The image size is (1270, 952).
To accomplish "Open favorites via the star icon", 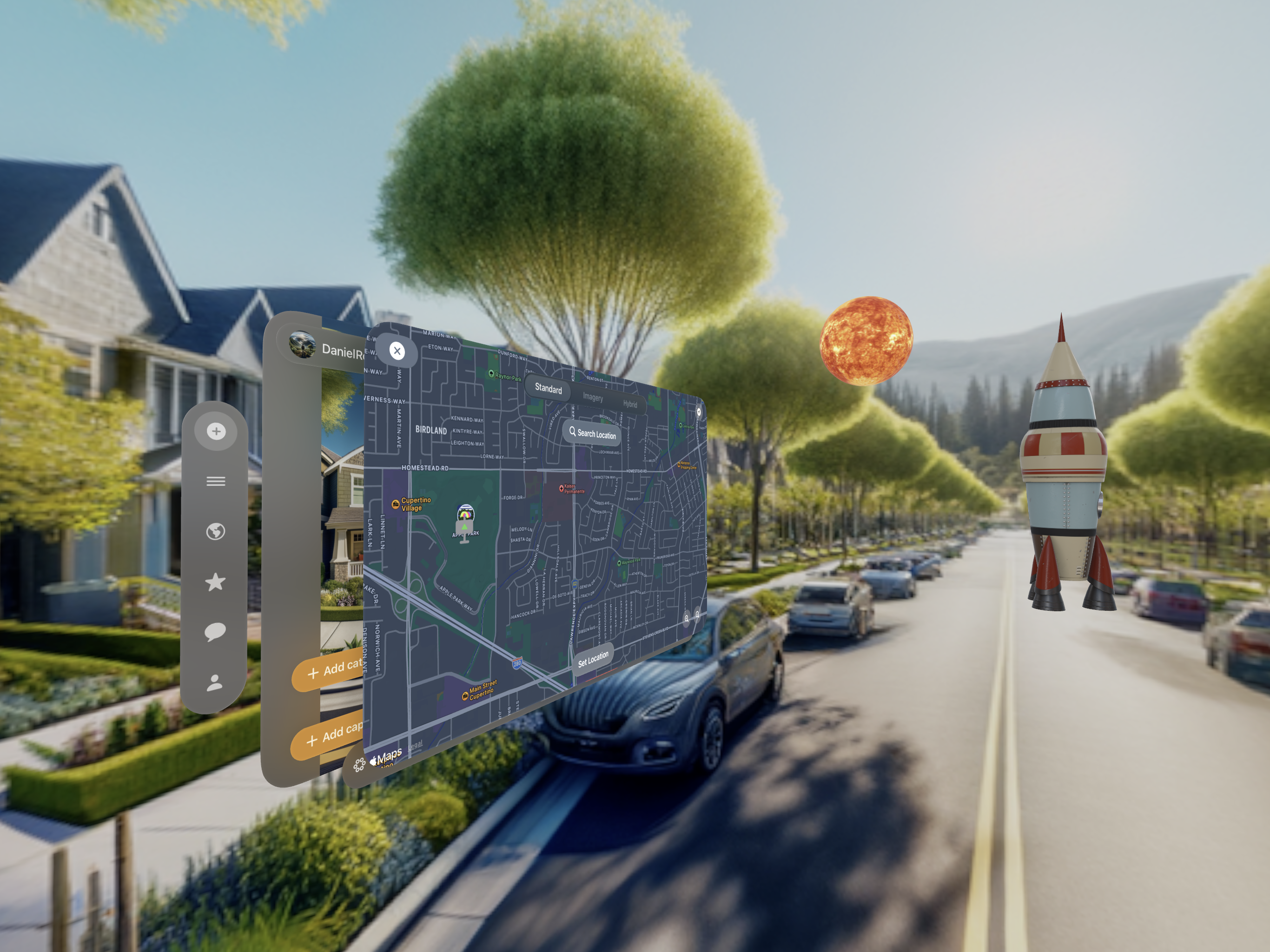I will coord(215,582).
